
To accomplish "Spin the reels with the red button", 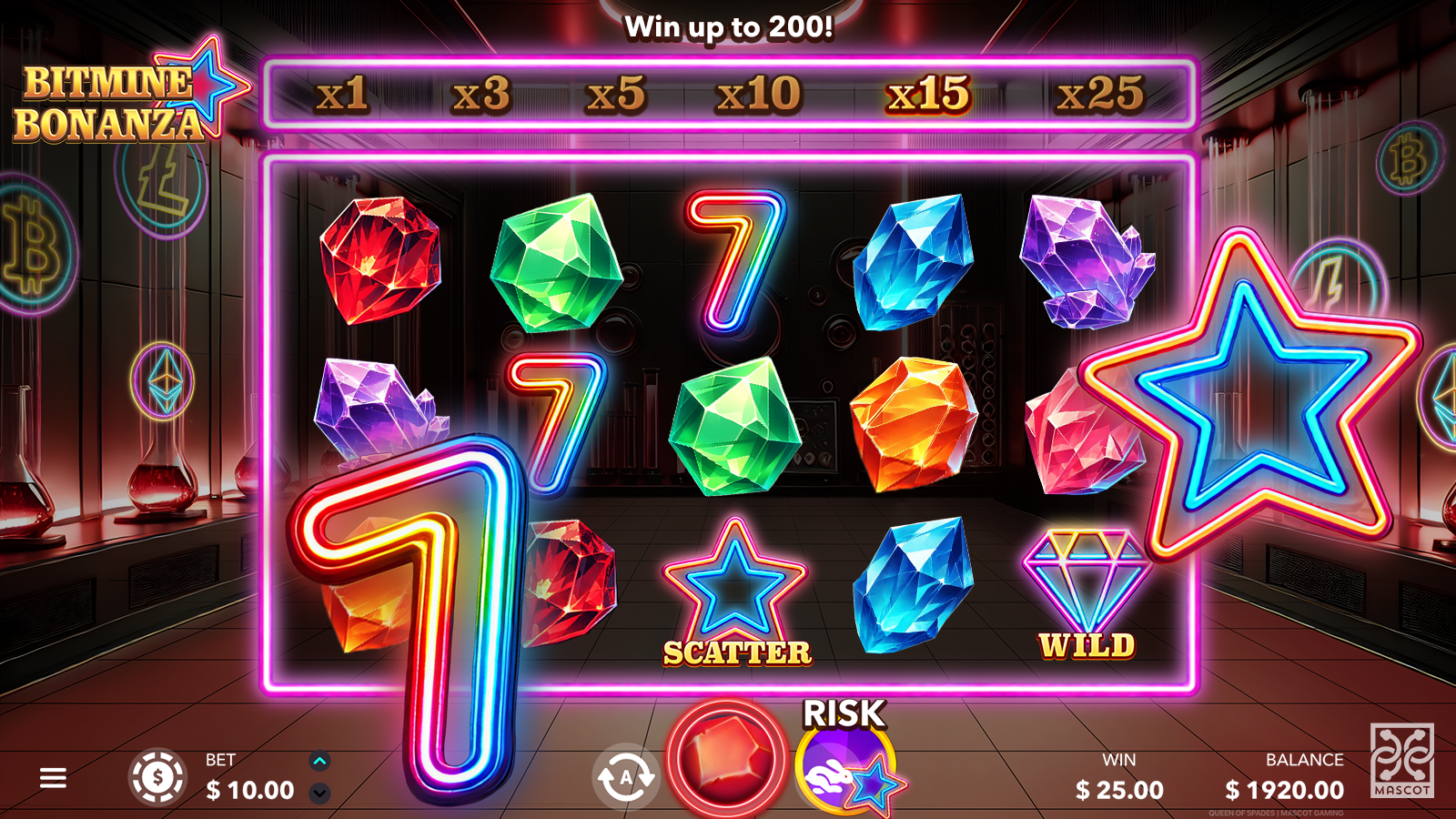I will click(725, 758).
